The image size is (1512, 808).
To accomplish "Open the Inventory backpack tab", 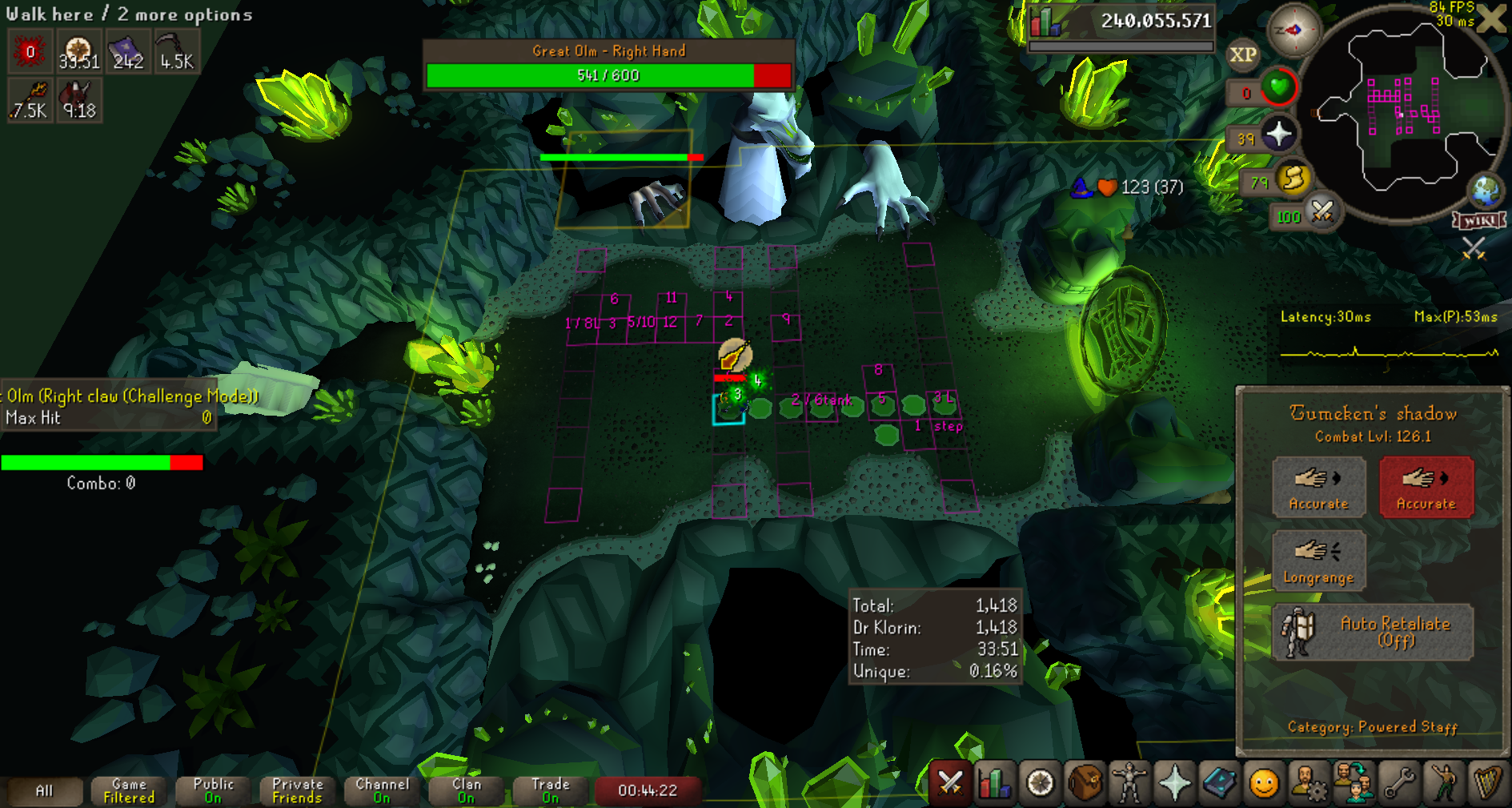I will coord(1085,782).
